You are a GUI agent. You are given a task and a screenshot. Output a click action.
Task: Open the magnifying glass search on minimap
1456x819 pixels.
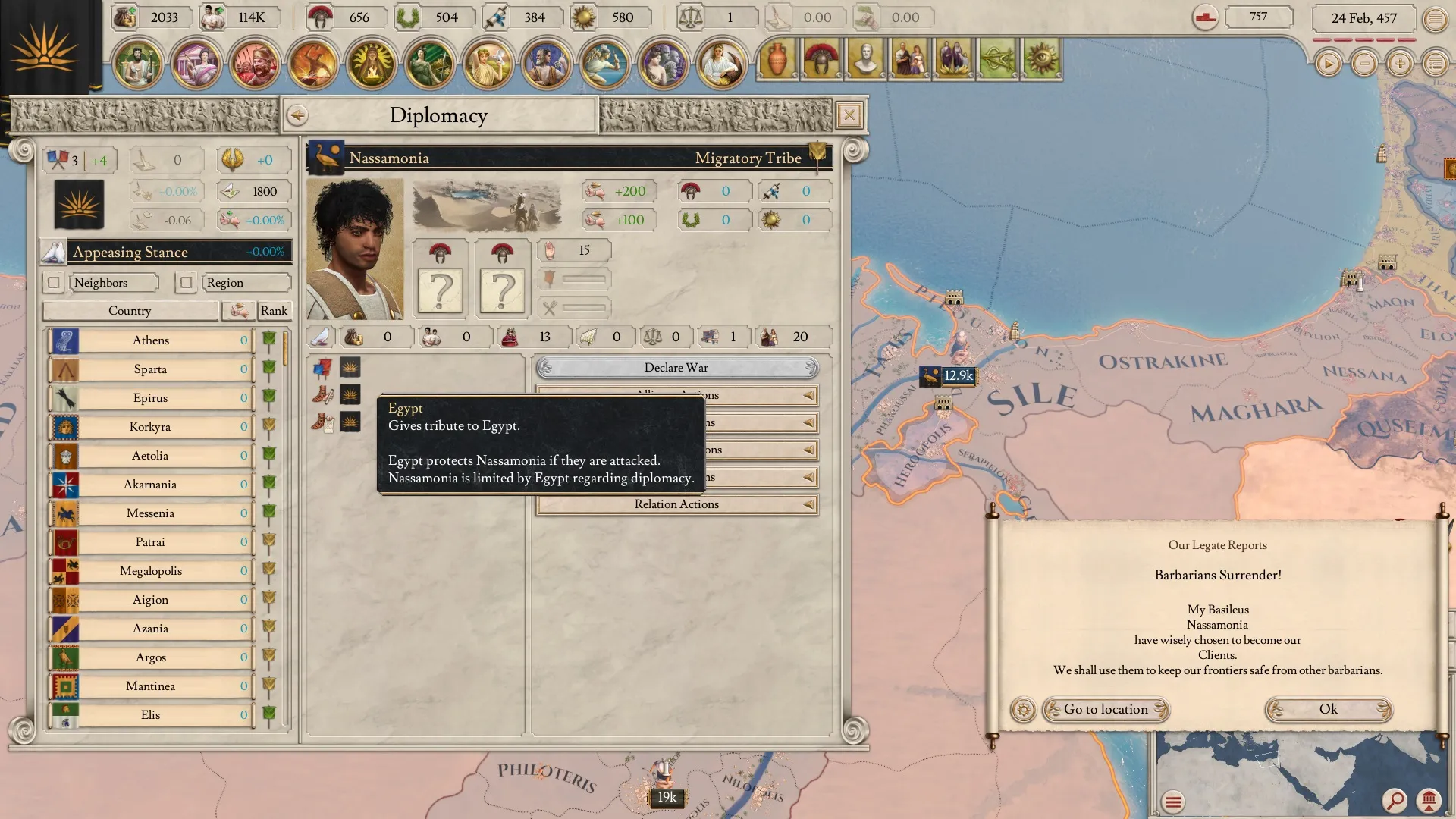coord(1394,800)
